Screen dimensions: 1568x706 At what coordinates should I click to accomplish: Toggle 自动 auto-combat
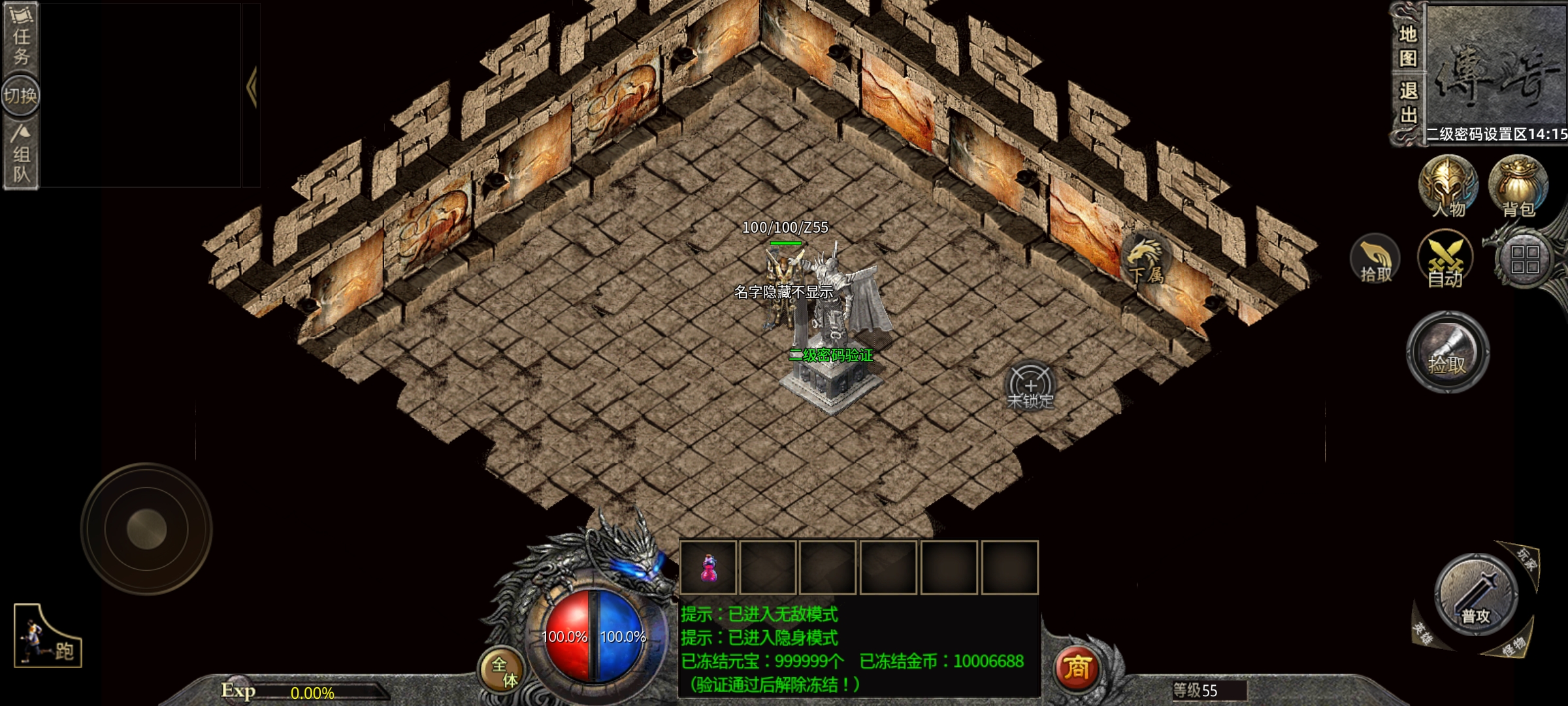pyautogui.click(x=1445, y=260)
